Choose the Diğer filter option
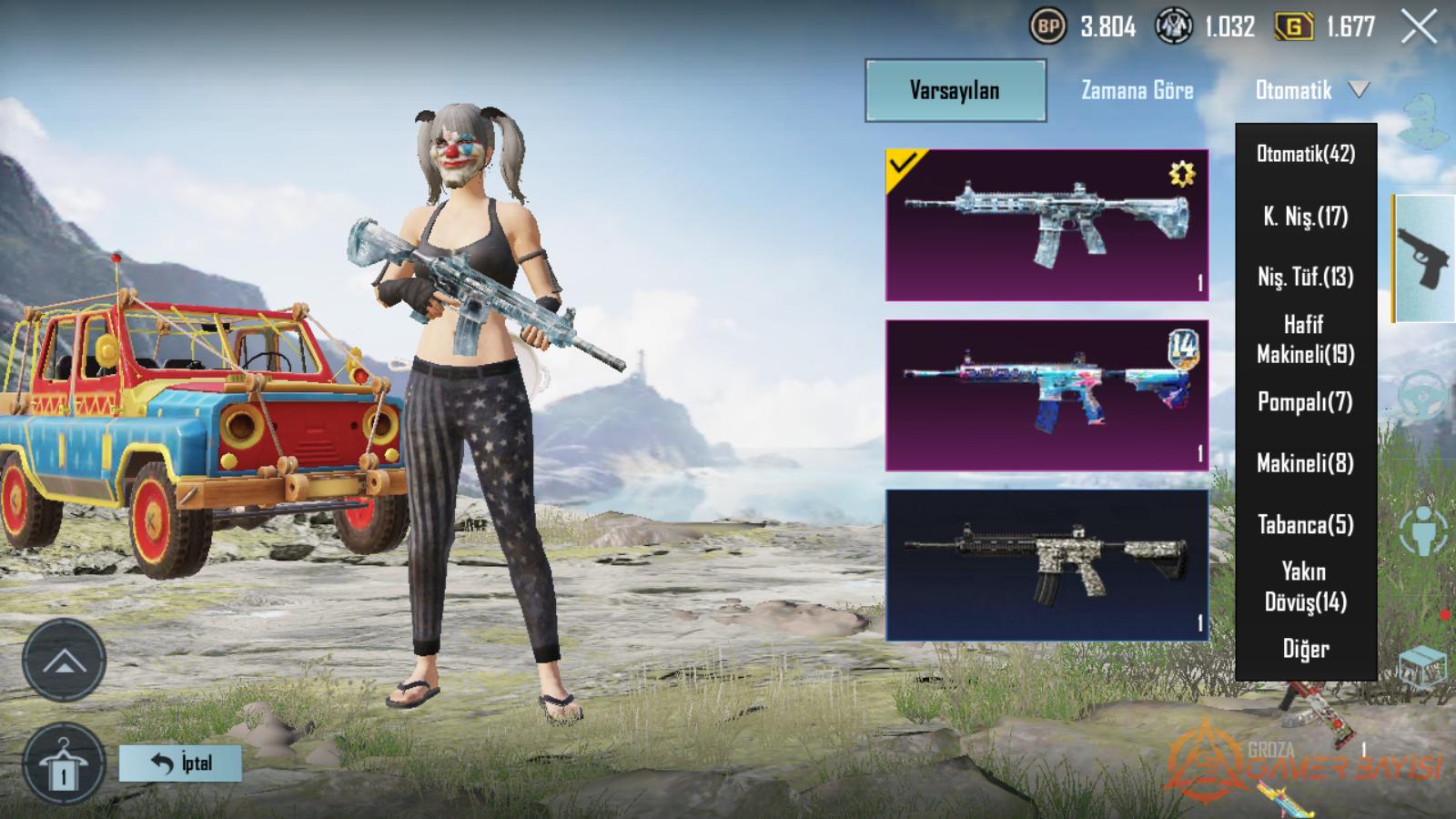 click(1306, 649)
